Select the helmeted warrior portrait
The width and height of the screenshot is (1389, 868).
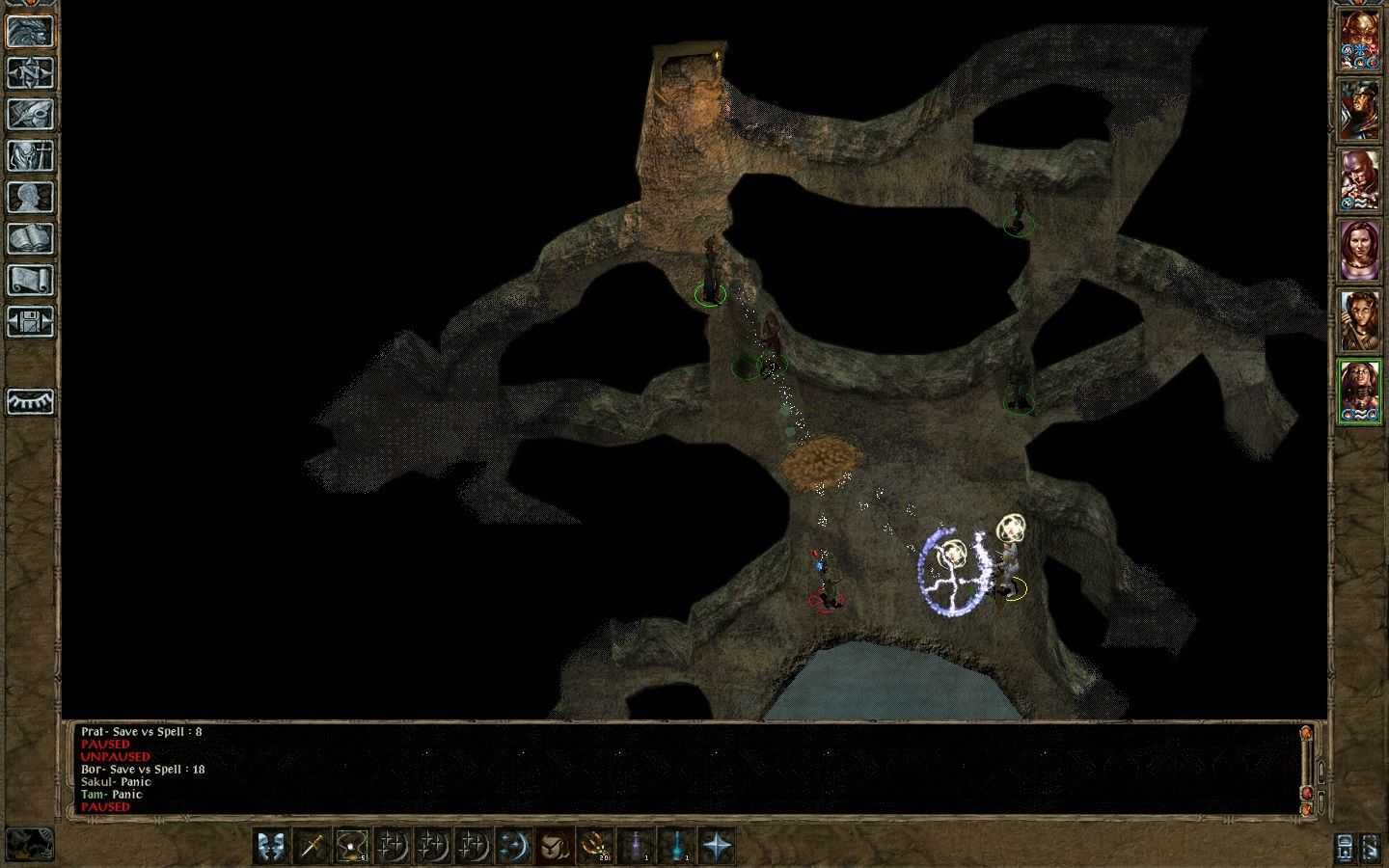(x=1360, y=111)
